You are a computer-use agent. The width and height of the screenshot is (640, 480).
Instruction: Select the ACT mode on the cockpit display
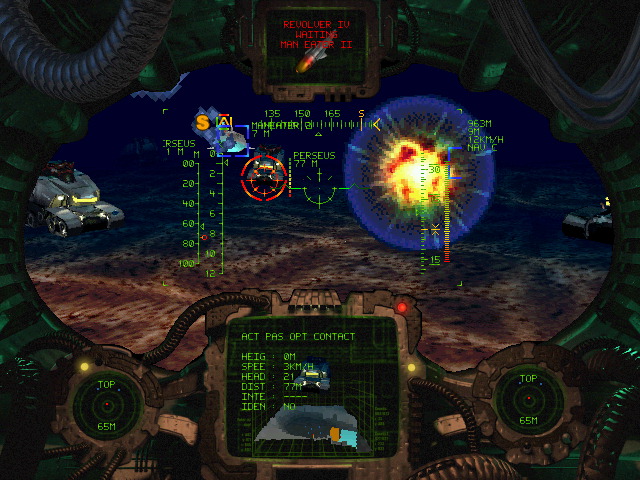[249, 337]
